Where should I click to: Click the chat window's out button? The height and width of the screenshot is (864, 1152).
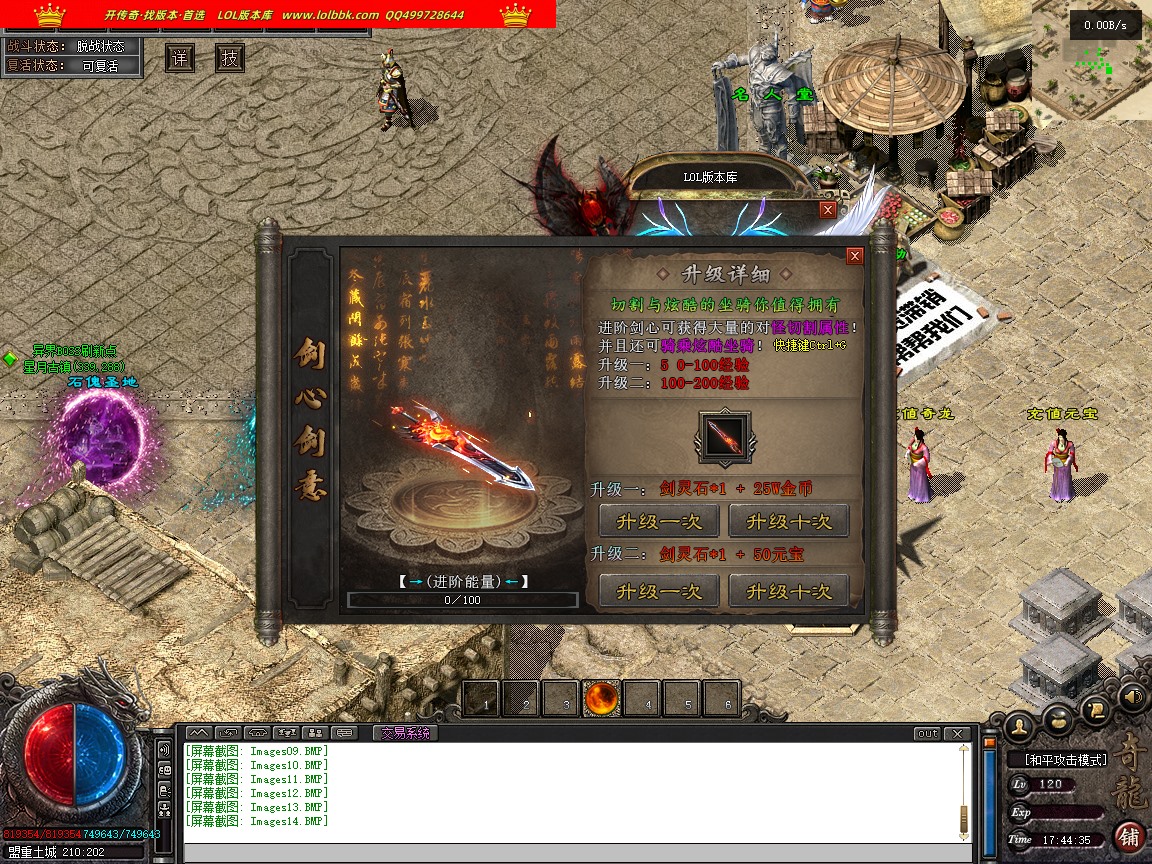coord(927,734)
